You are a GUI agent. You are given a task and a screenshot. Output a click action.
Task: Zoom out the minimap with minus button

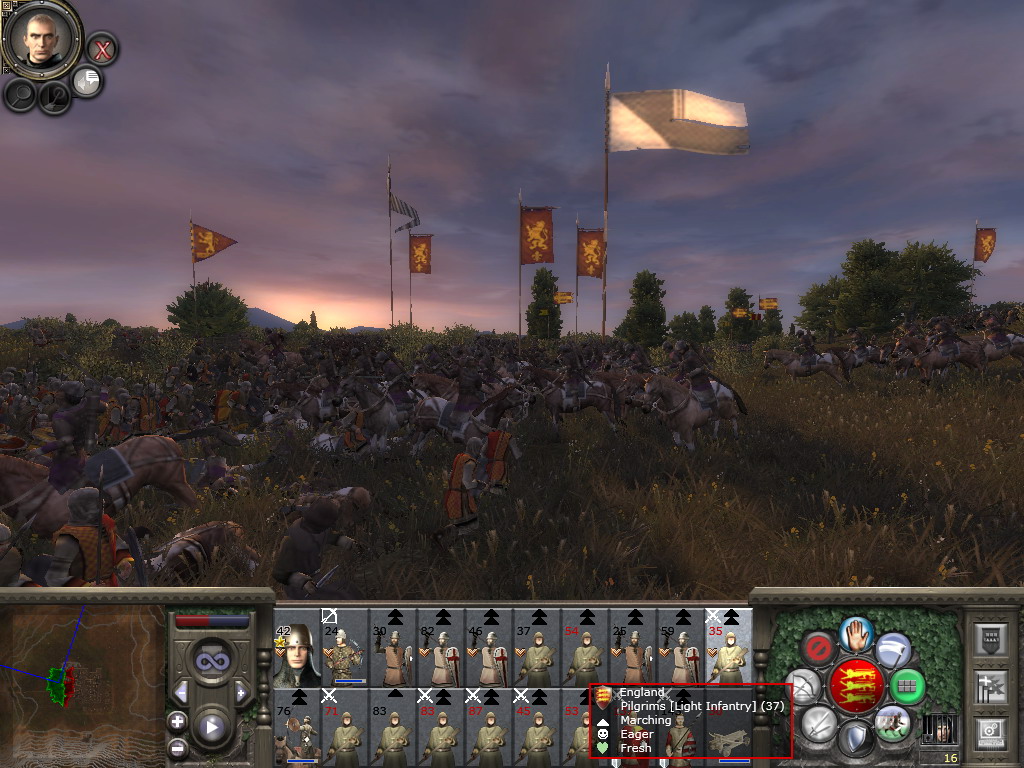pyautogui.click(x=177, y=747)
